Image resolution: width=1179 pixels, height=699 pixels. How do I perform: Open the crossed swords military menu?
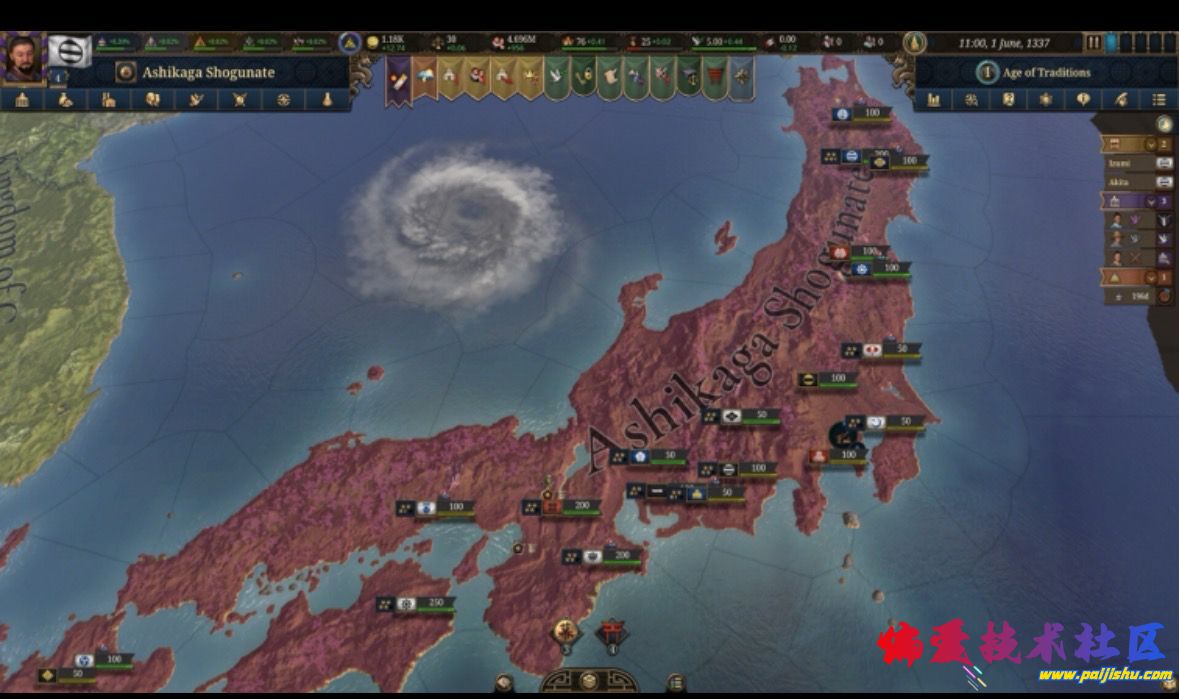tap(239, 100)
